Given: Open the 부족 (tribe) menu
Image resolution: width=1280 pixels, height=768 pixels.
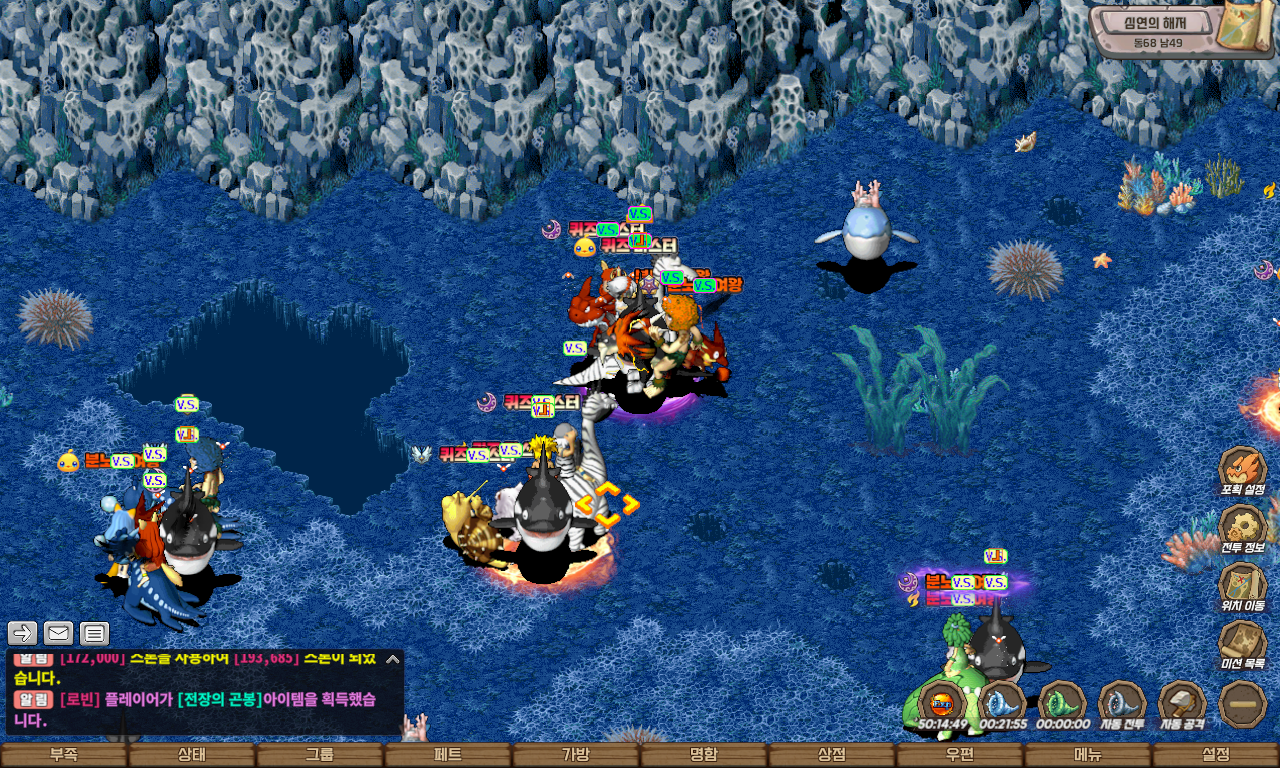Looking at the screenshot, I should coord(64,755).
